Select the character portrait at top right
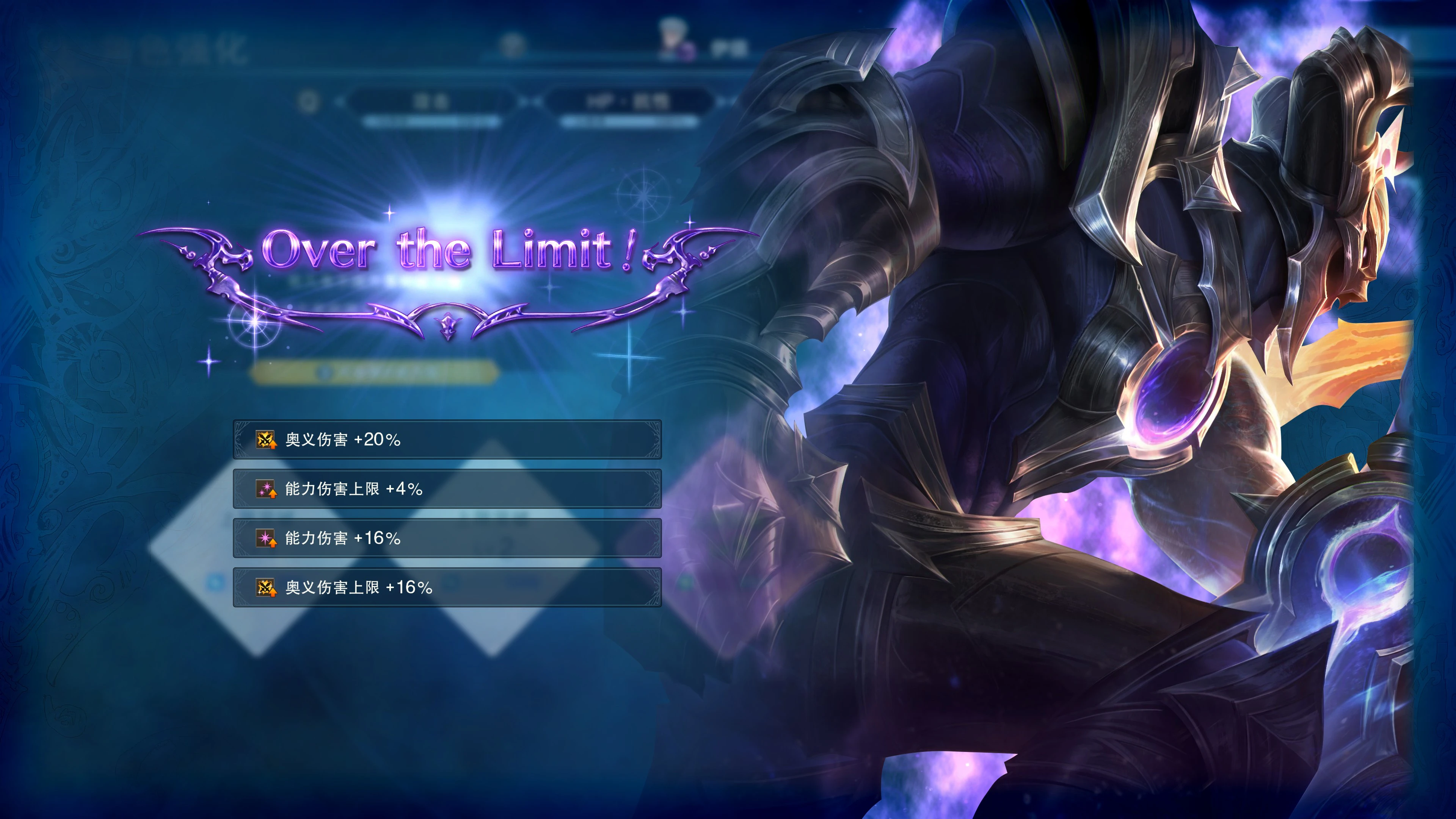Viewport: 1456px width, 819px height. (x=673, y=35)
